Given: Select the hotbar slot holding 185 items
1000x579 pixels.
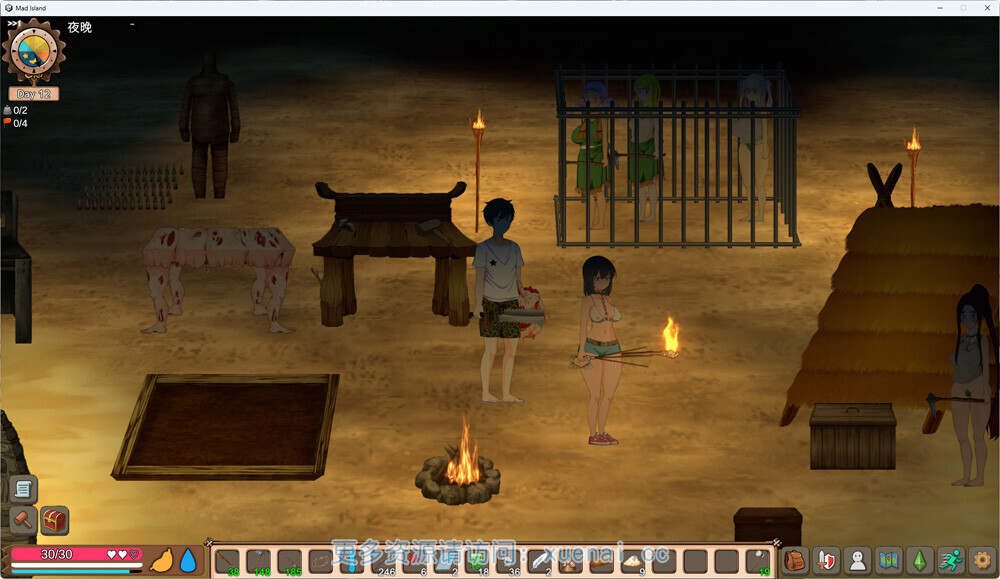Looking at the screenshot, I should (x=290, y=562).
